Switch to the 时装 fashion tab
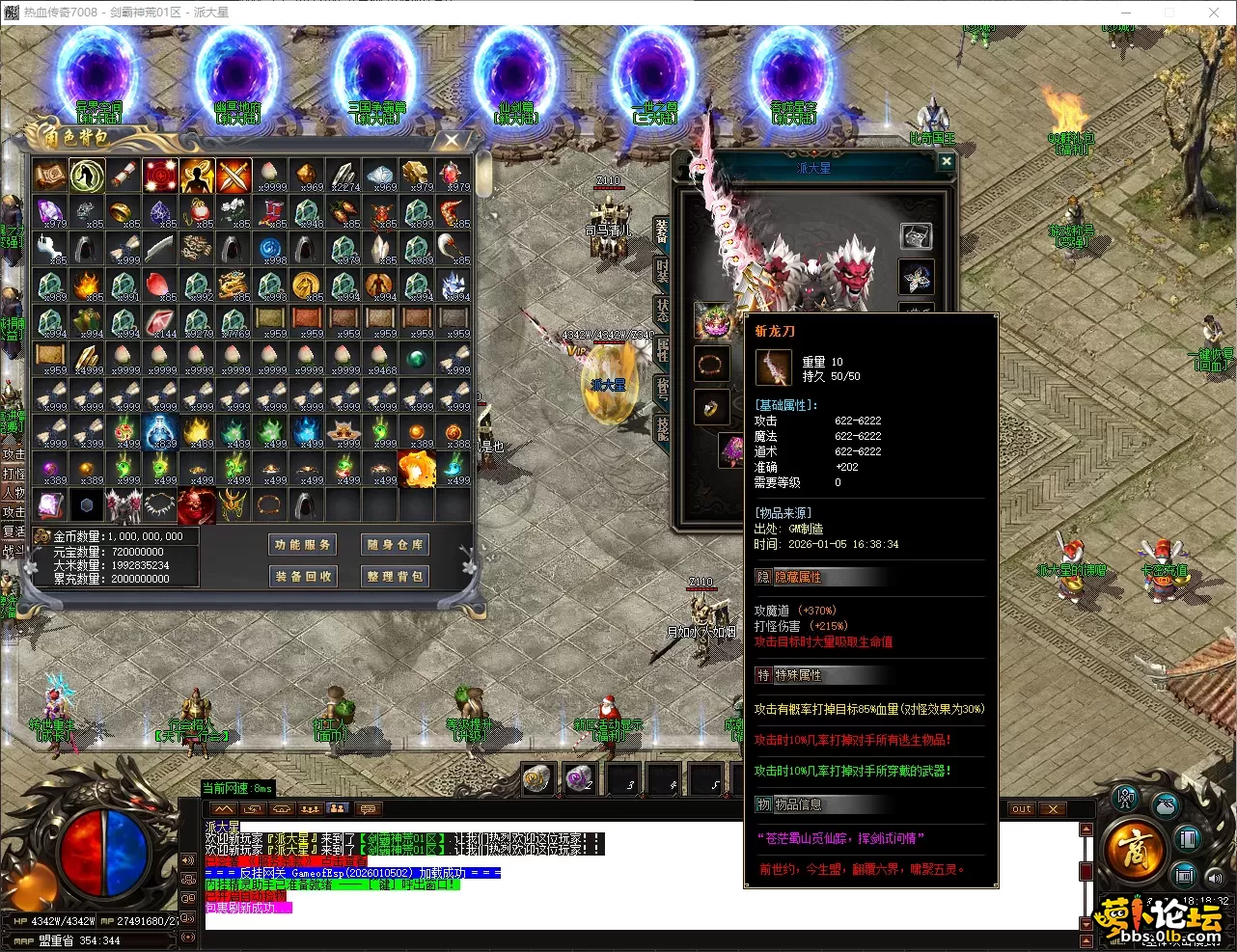 (x=662, y=271)
